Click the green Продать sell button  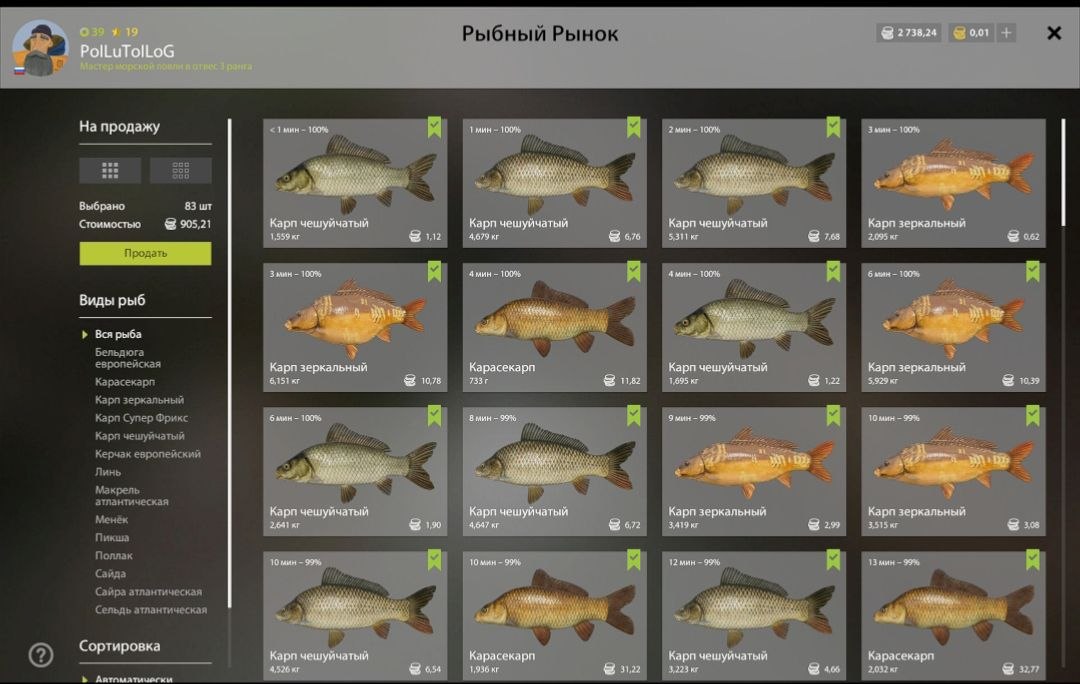145,253
